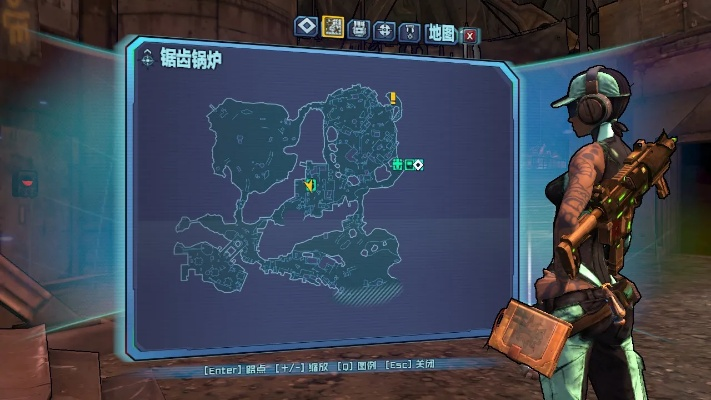Click the yellow exclamation quest marker
711x400 pixels.
point(393,98)
